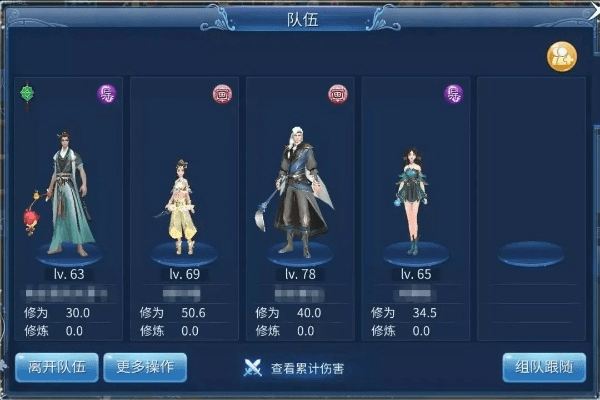Click the empty fifth team slot
Viewport: 600px width, 400px height.
click(x=531, y=190)
